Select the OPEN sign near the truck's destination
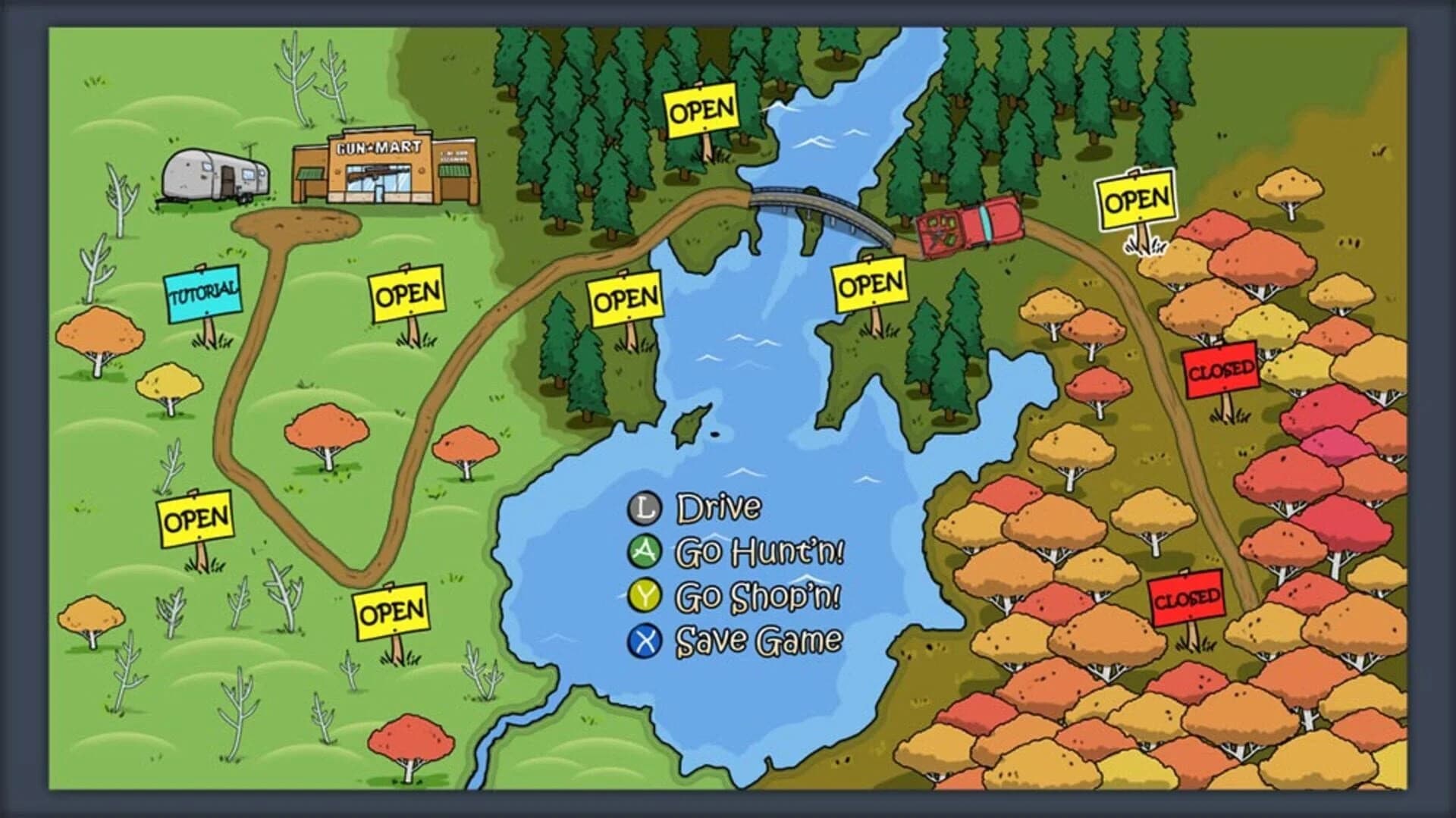 click(x=1134, y=202)
